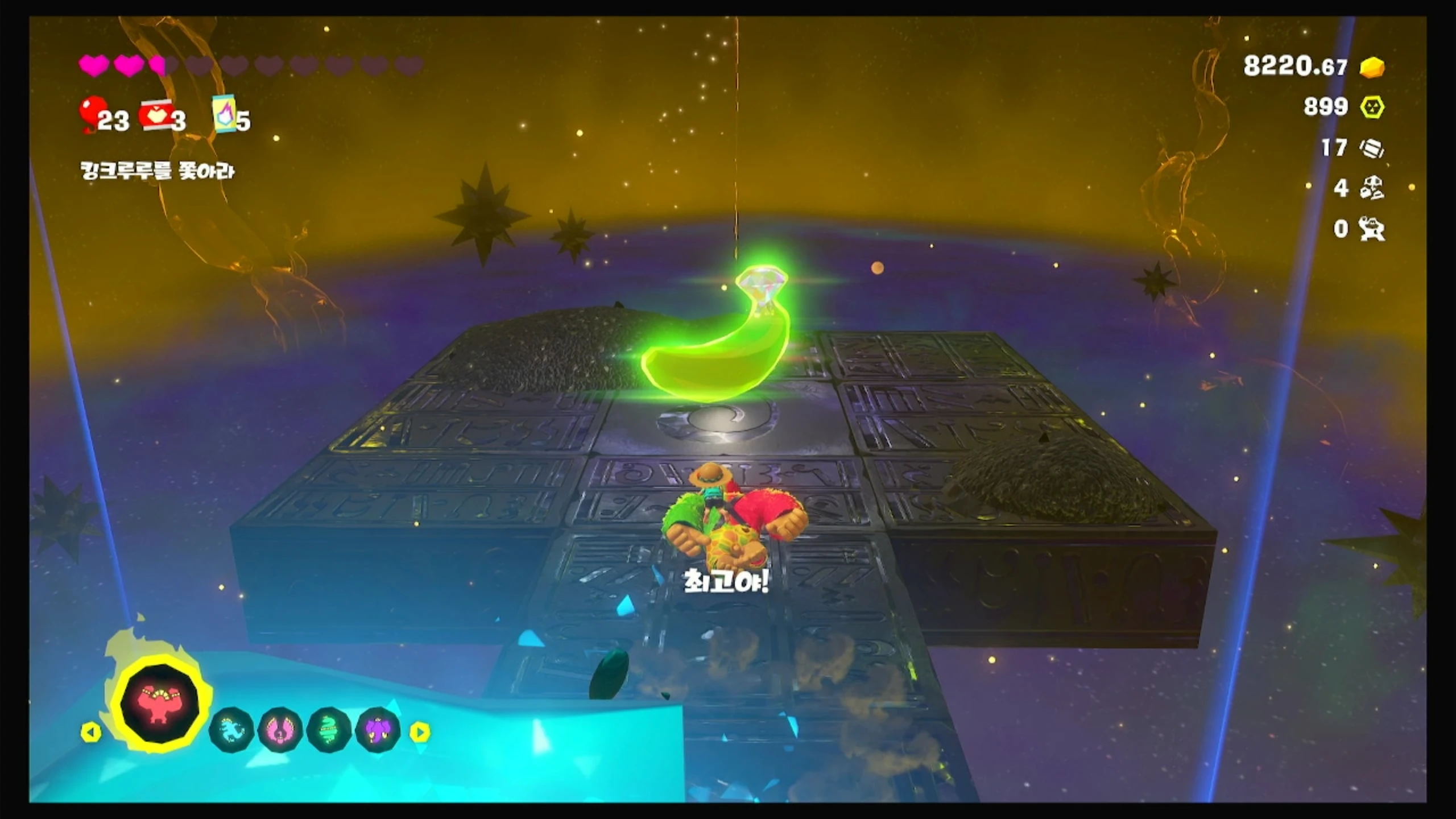Image resolution: width=1456 pixels, height=819 pixels.
Task: Pick the purple Elephant Bananza icon
Action: (x=377, y=730)
